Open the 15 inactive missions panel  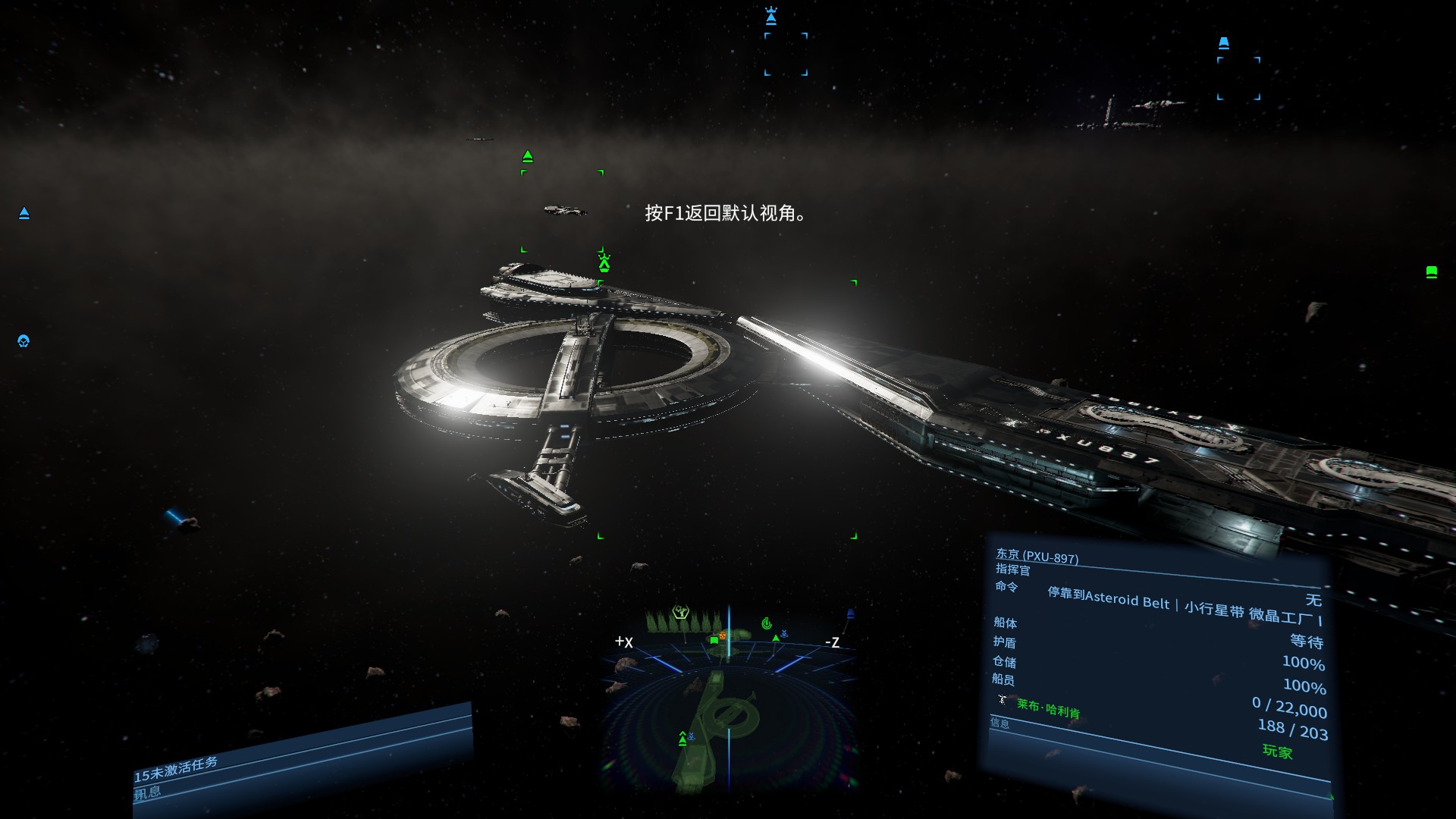click(176, 768)
